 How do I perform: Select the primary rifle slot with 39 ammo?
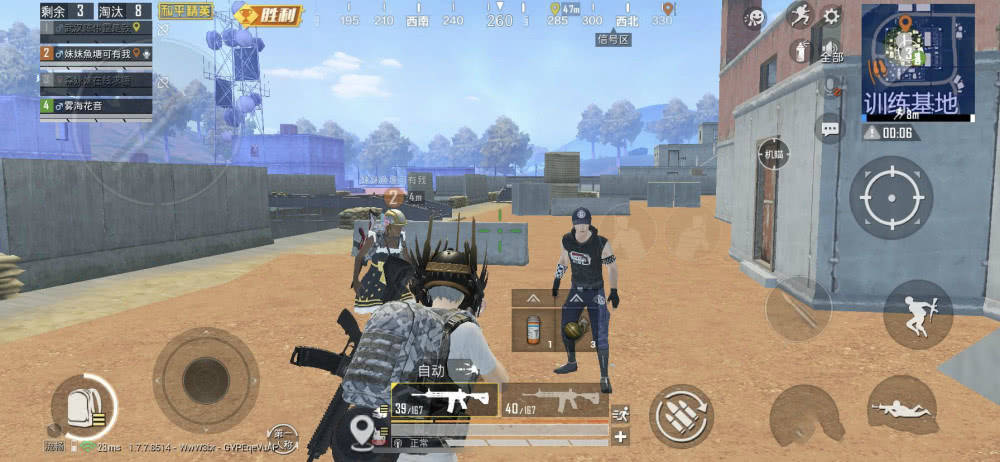[446, 400]
